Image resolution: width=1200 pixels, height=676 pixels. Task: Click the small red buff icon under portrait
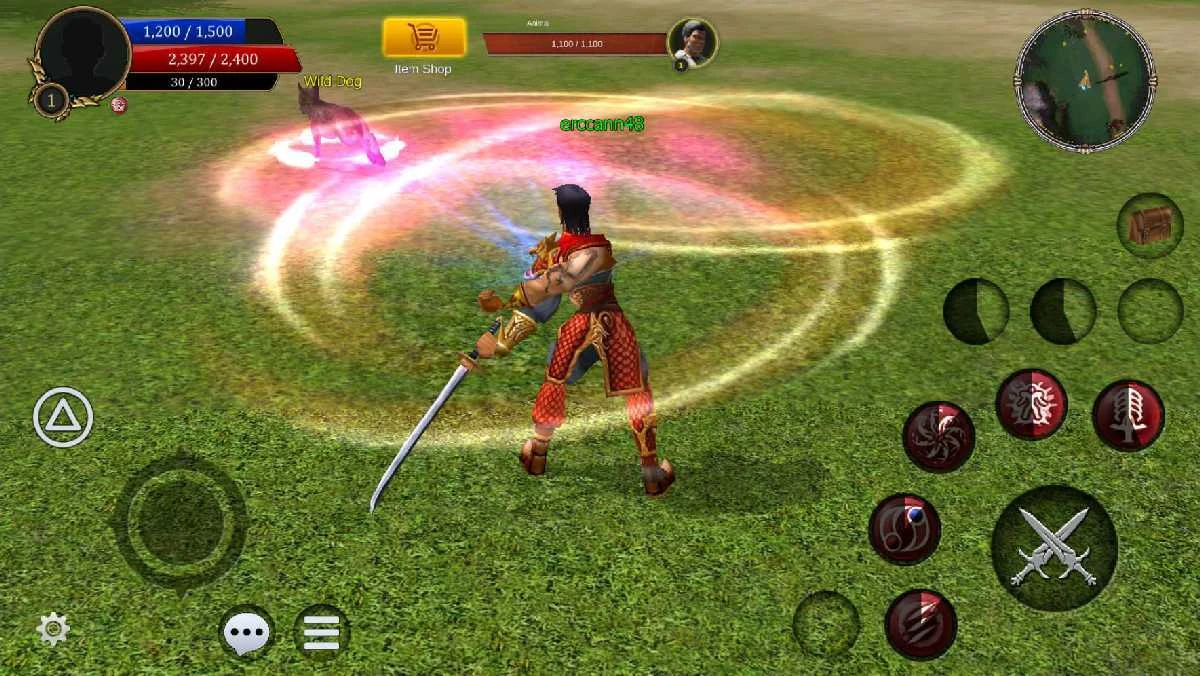pos(119,105)
